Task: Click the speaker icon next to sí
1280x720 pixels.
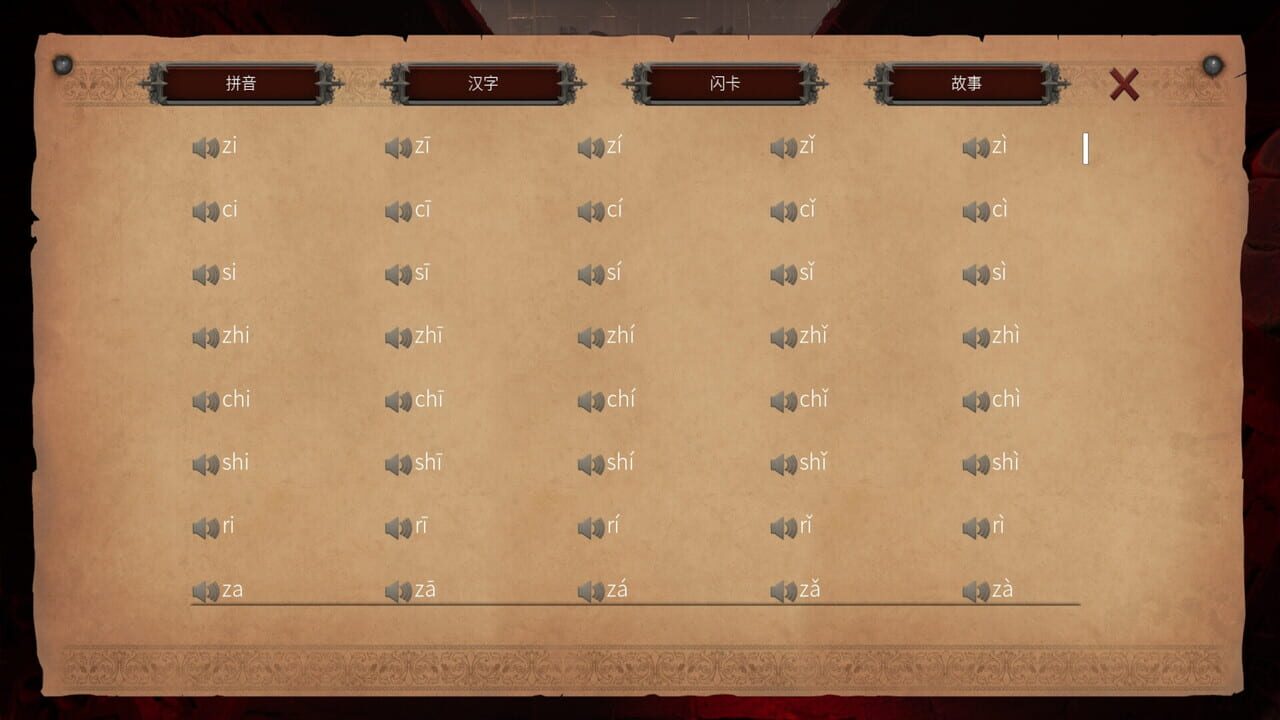Action: [591, 273]
